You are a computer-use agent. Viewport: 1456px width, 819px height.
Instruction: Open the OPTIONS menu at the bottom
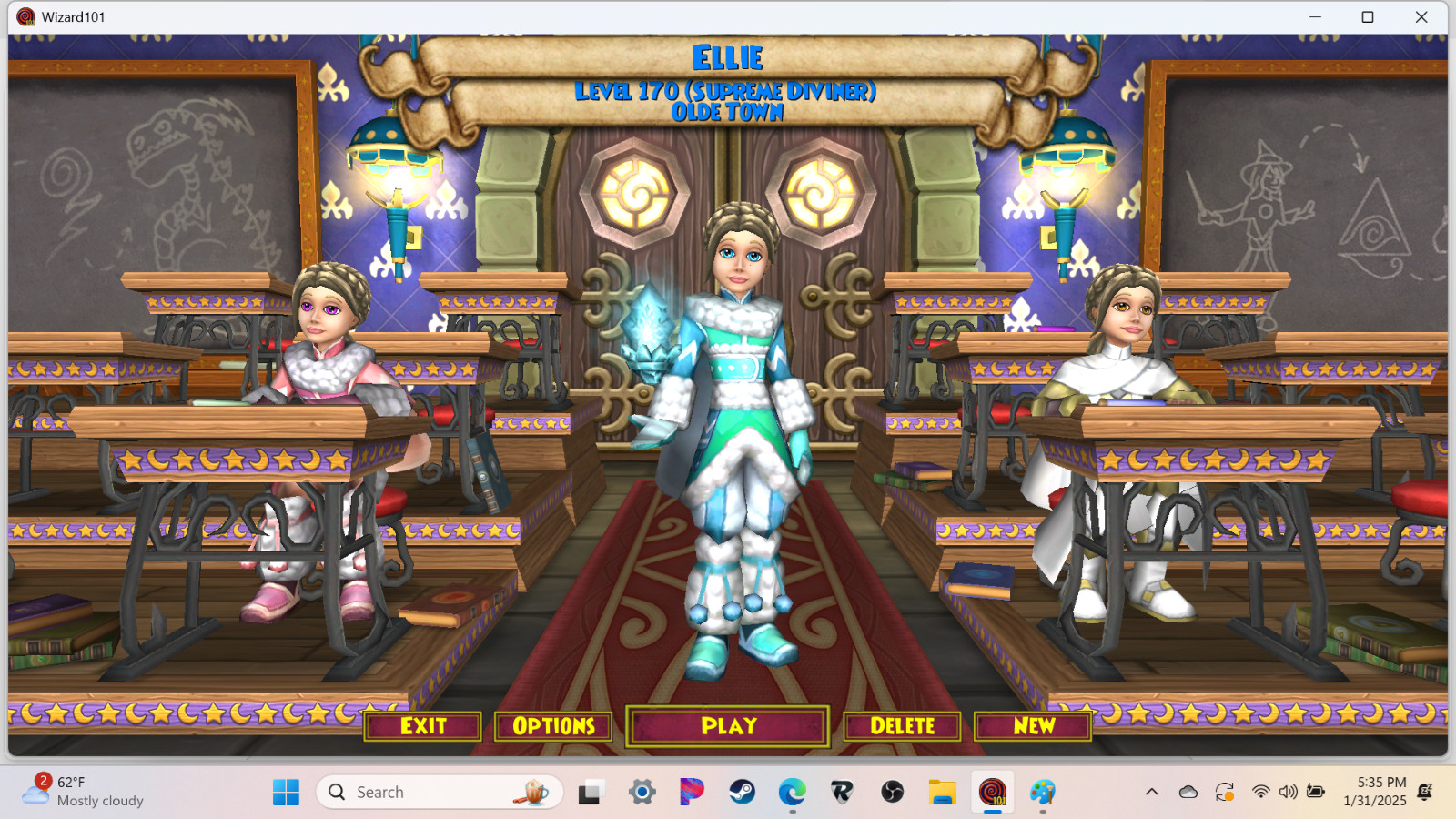pos(552,726)
